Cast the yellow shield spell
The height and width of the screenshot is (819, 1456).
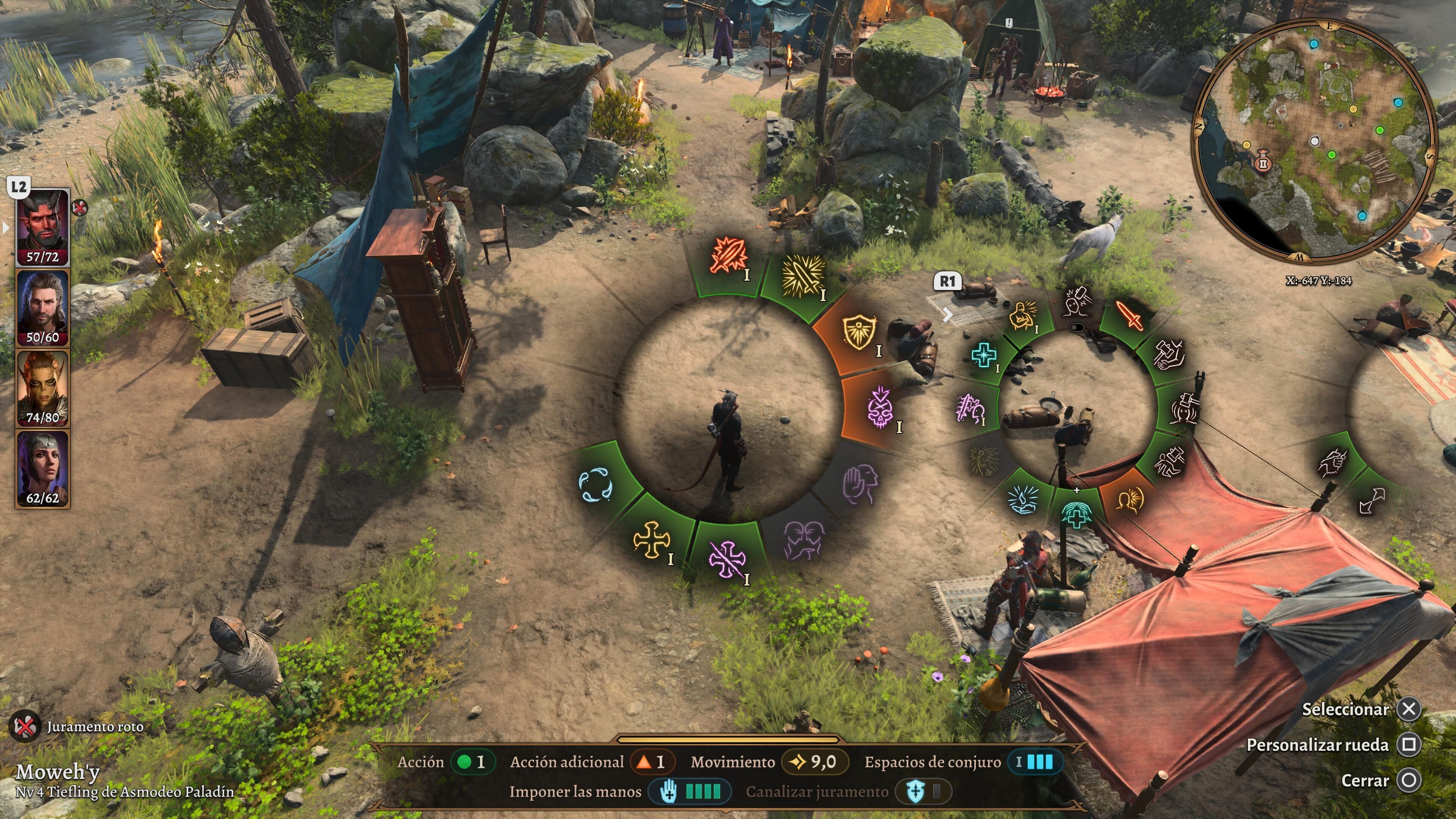(859, 332)
